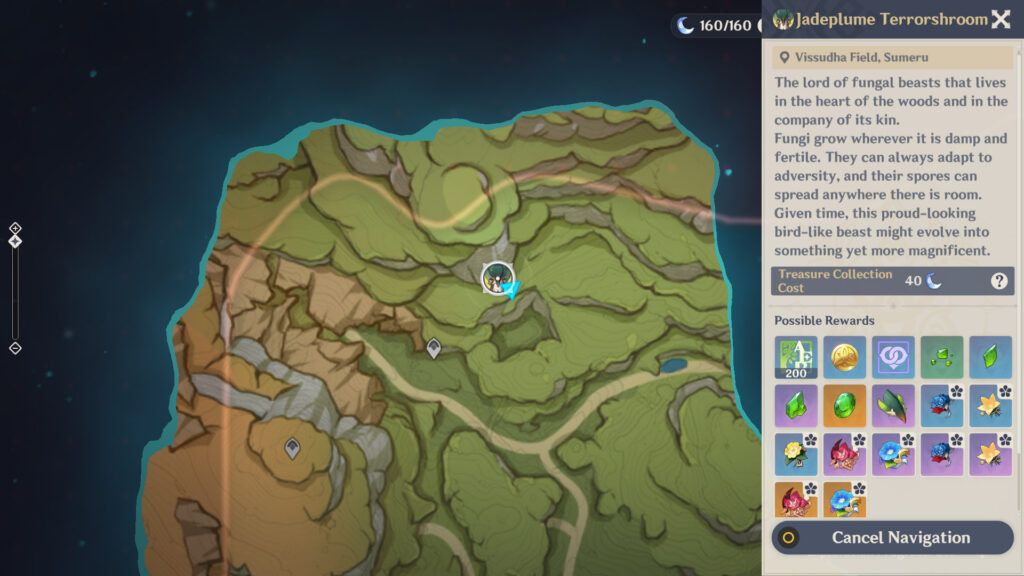Close the Jadeplume Terrorshroom info panel
Image resolution: width=1024 pixels, height=576 pixels.
[1000, 19]
